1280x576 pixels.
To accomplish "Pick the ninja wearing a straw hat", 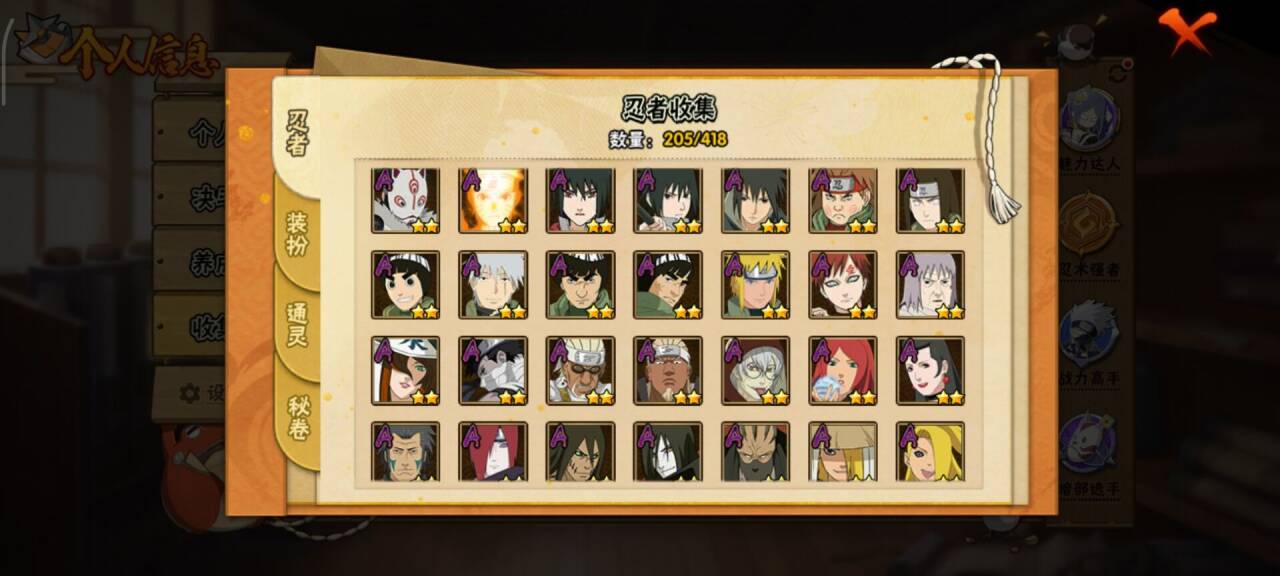I will click(x=843, y=452).
